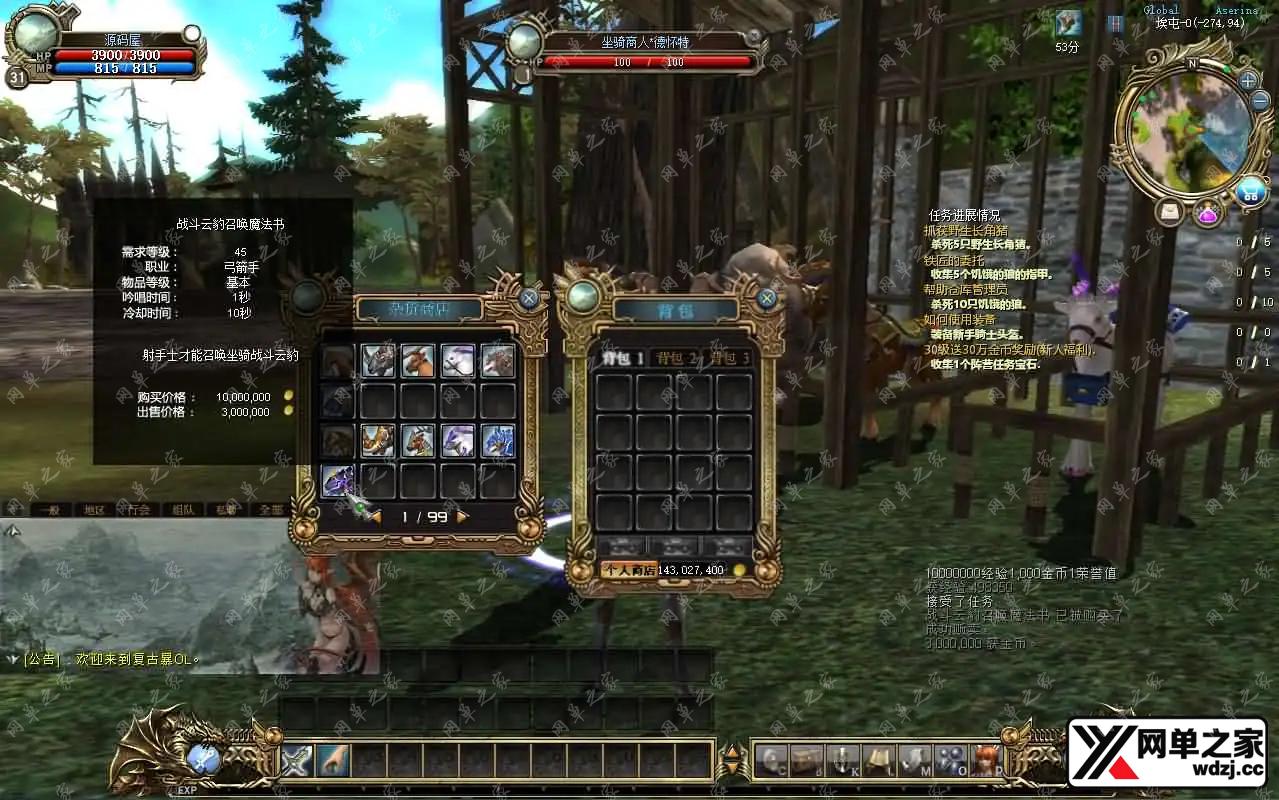Screen dimensions: 1279x800
Task: Zoom out the minimap
Action: 1261,102
